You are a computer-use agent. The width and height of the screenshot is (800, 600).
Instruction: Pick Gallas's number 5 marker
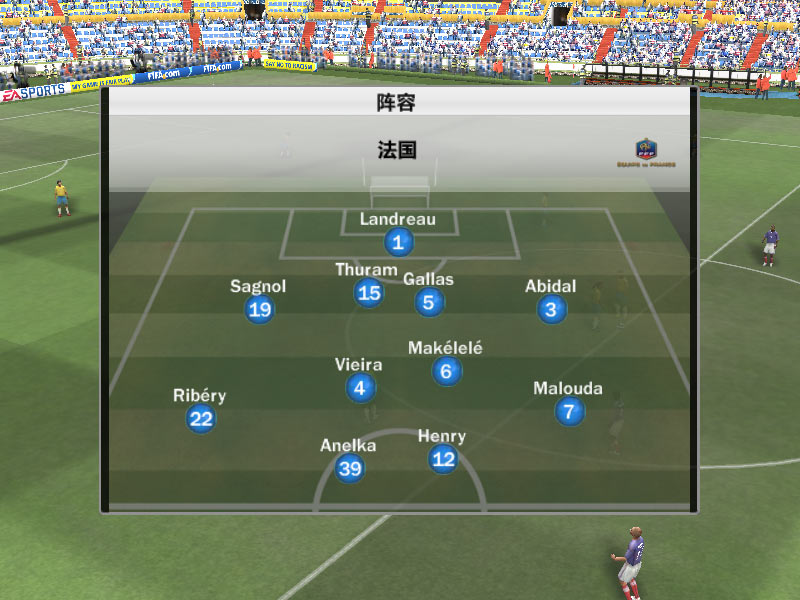pos(429,302)
